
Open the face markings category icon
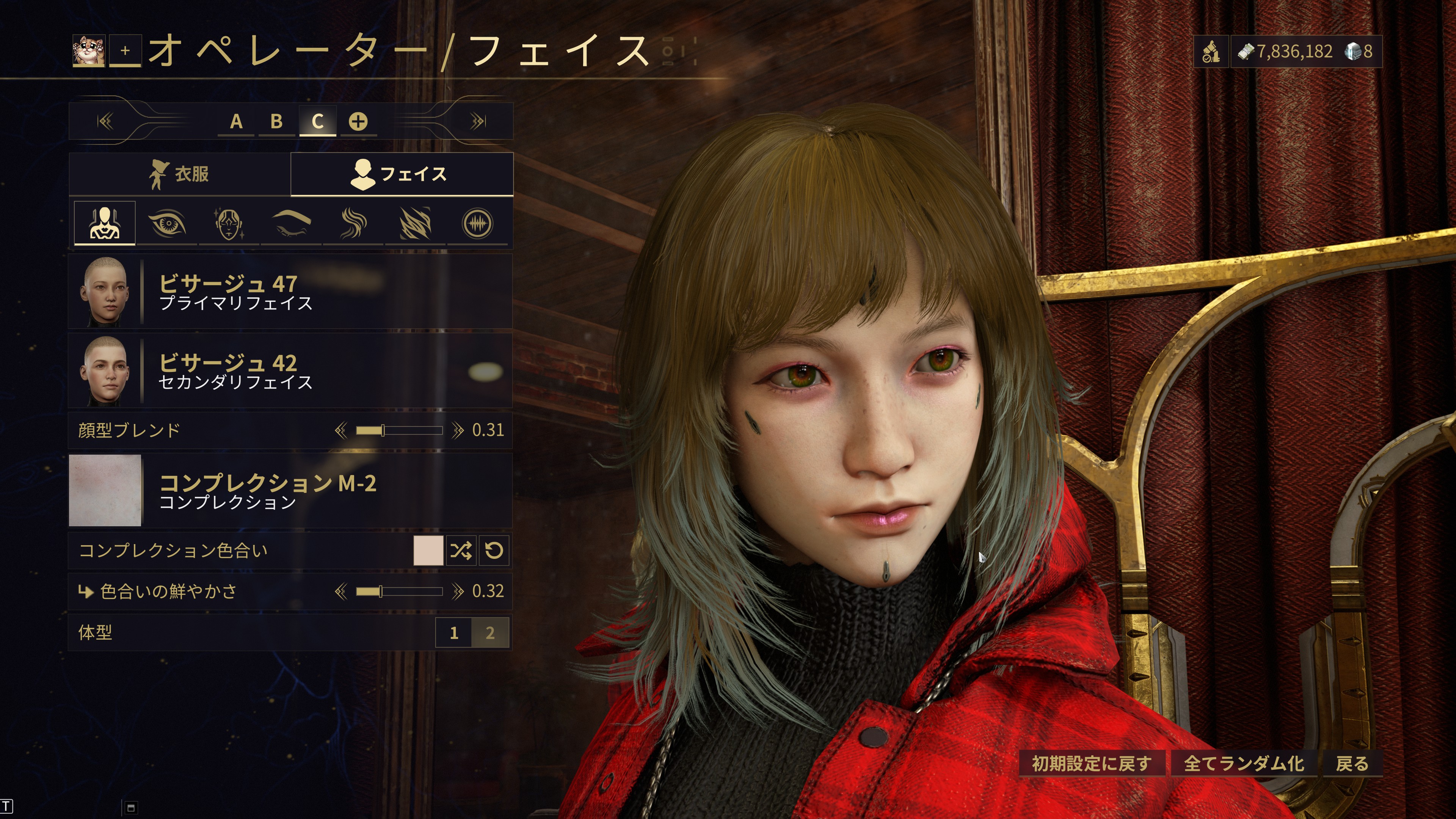click(x=229, y=224)
